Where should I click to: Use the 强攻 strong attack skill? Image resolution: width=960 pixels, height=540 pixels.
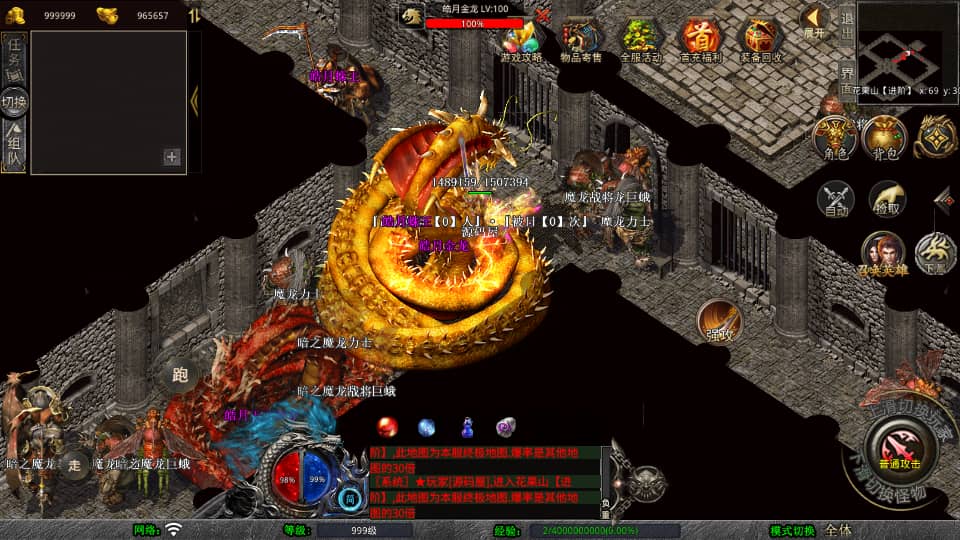coord(719,320)
